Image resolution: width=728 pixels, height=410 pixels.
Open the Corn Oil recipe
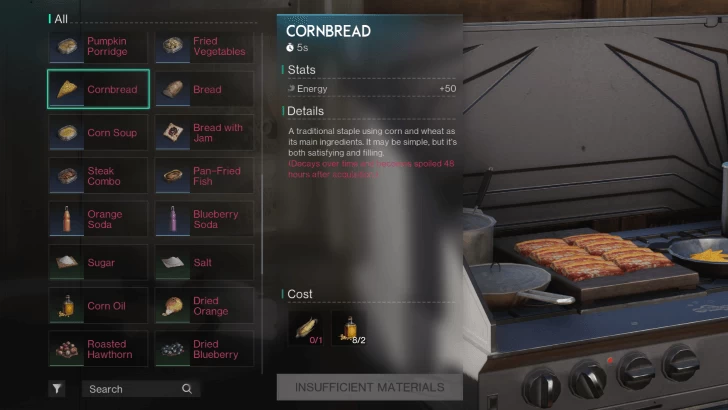[x=98, y=306]
